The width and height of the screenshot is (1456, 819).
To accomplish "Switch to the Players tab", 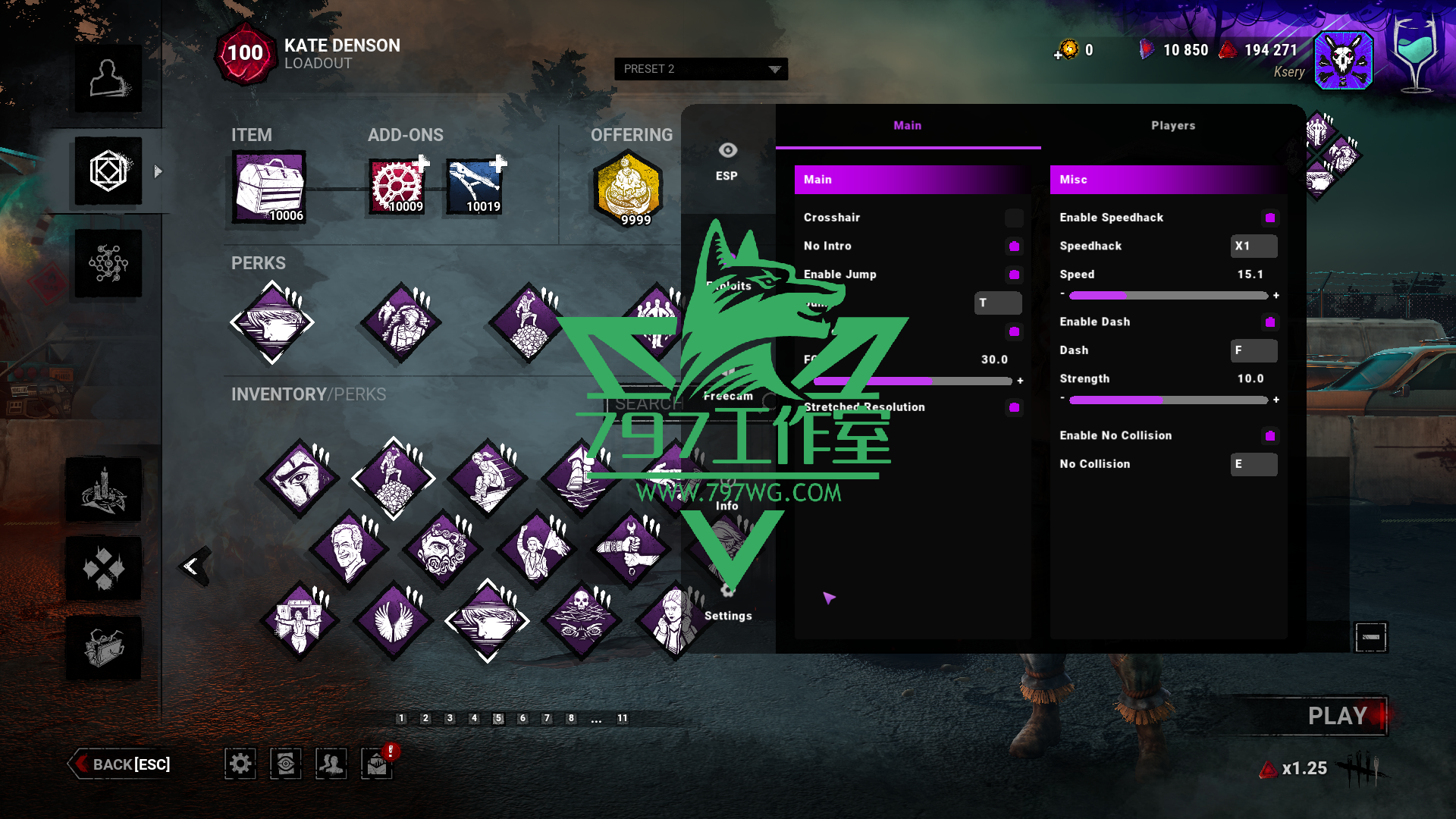I will (1172, 126).
